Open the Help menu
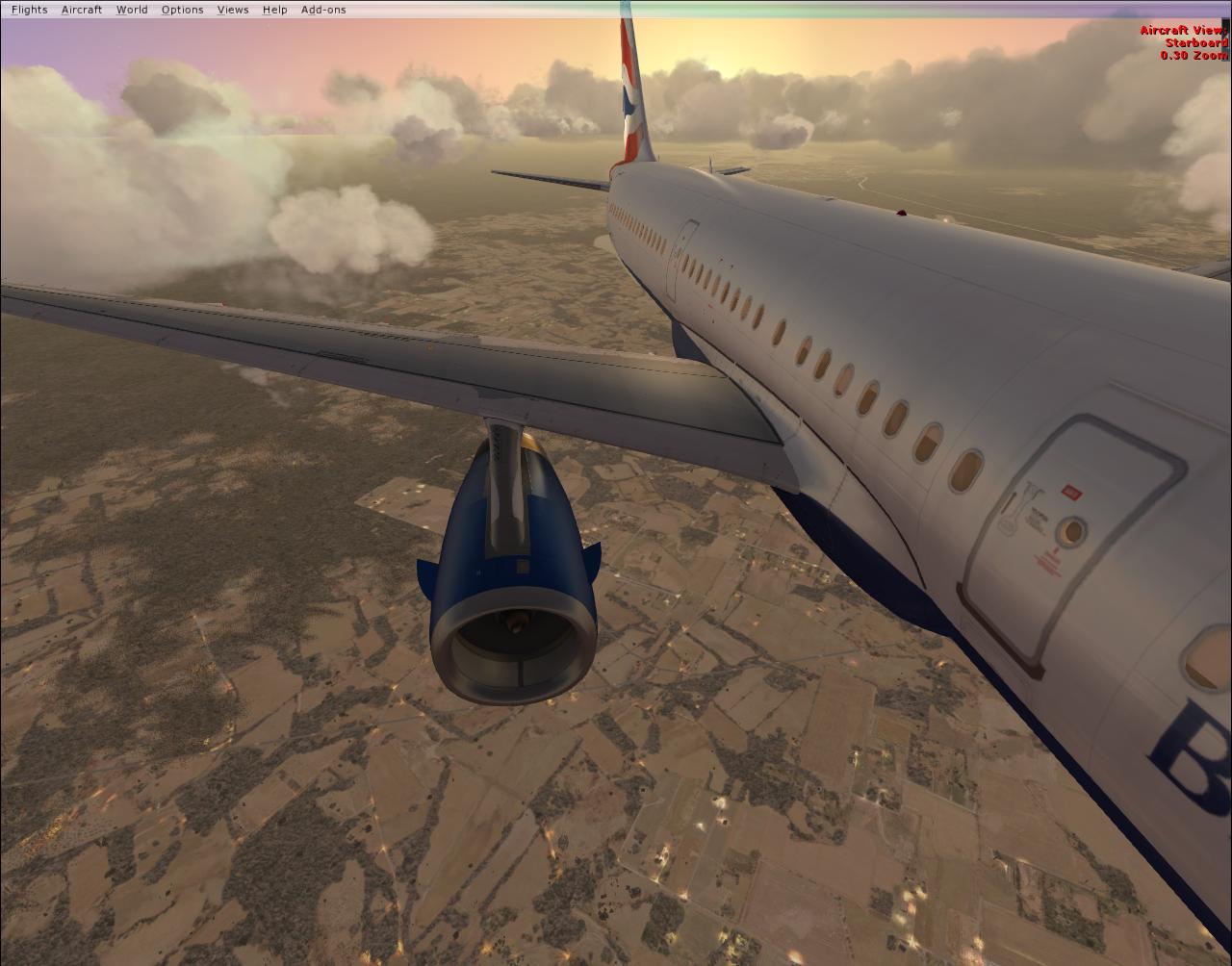 tap(274, 10)
